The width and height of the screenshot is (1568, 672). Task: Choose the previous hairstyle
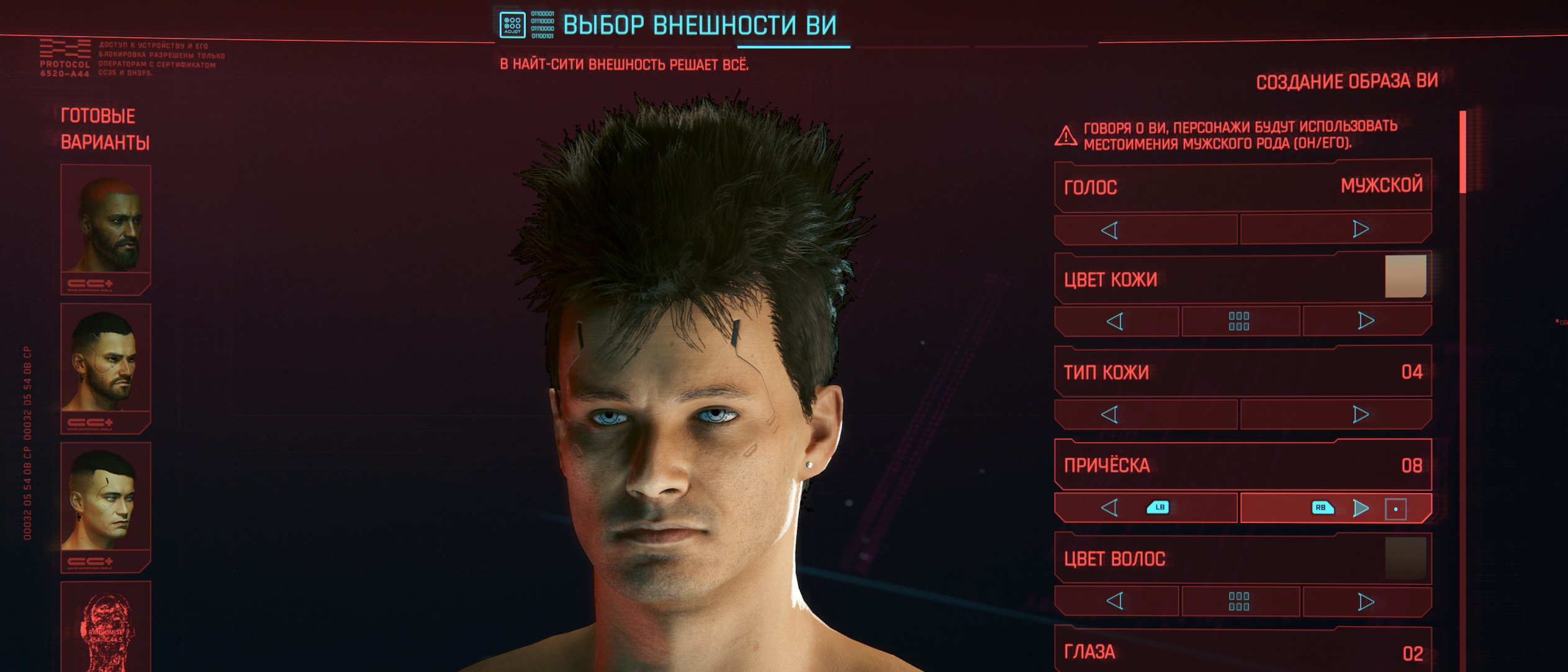[1110, 508]
